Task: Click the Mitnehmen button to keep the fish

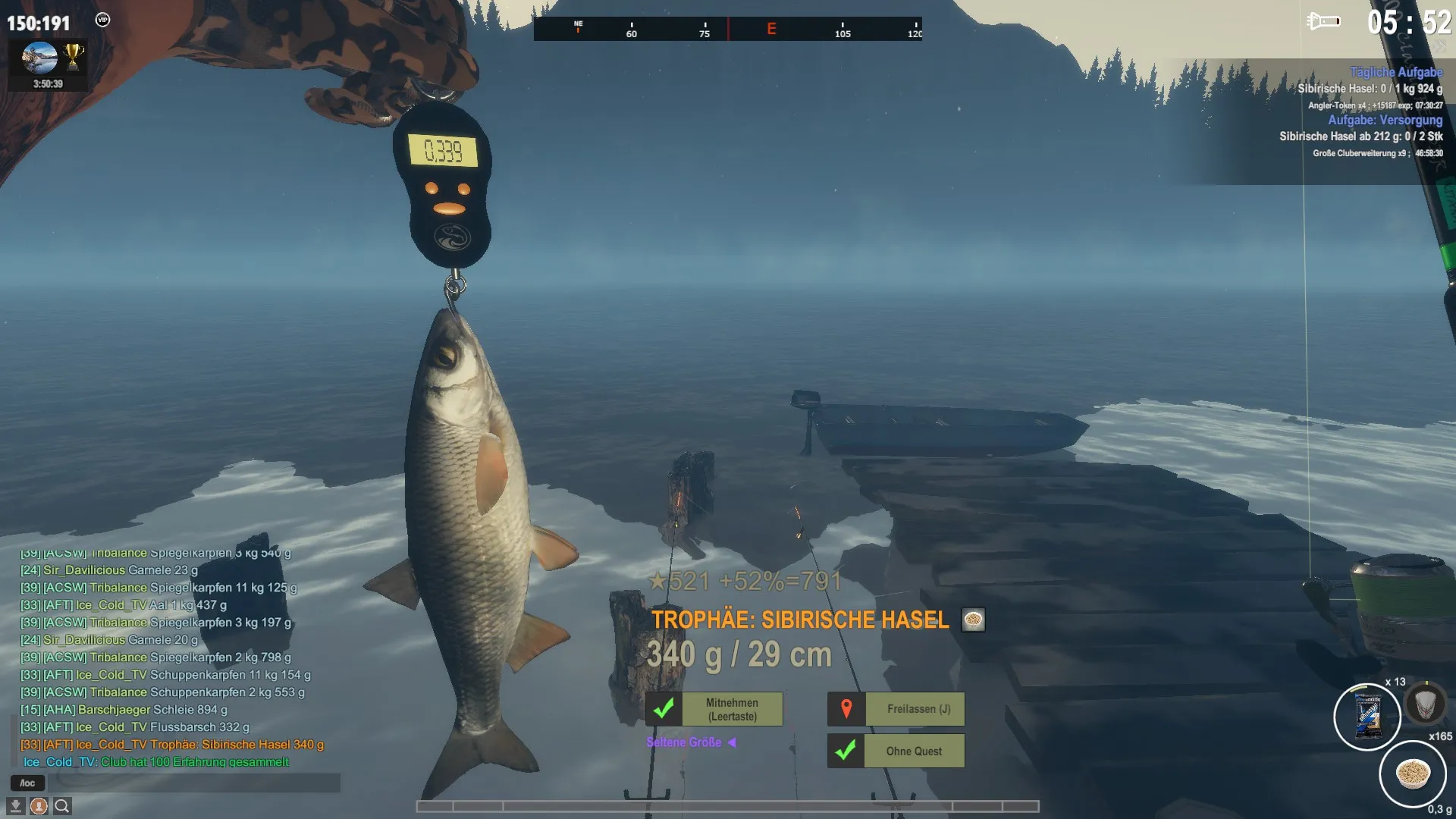Action: pyautogui.click(x=732, y=709)
